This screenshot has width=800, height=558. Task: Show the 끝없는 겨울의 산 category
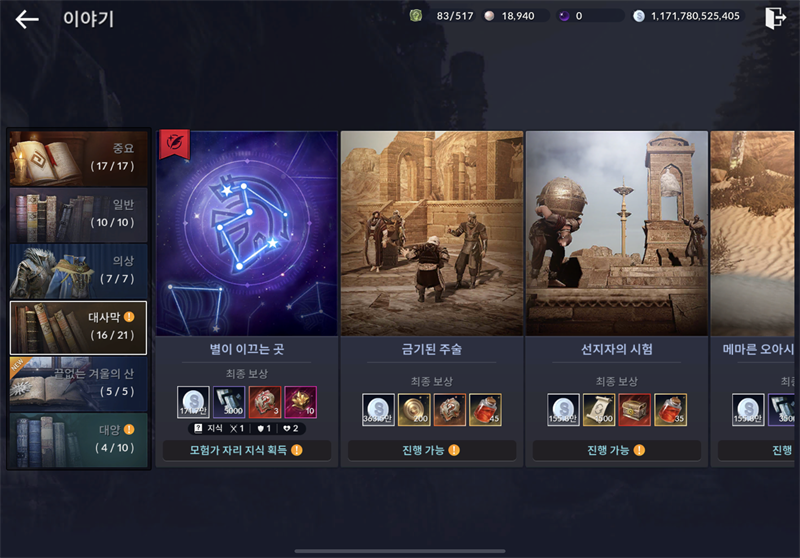[x=78, y=384]
